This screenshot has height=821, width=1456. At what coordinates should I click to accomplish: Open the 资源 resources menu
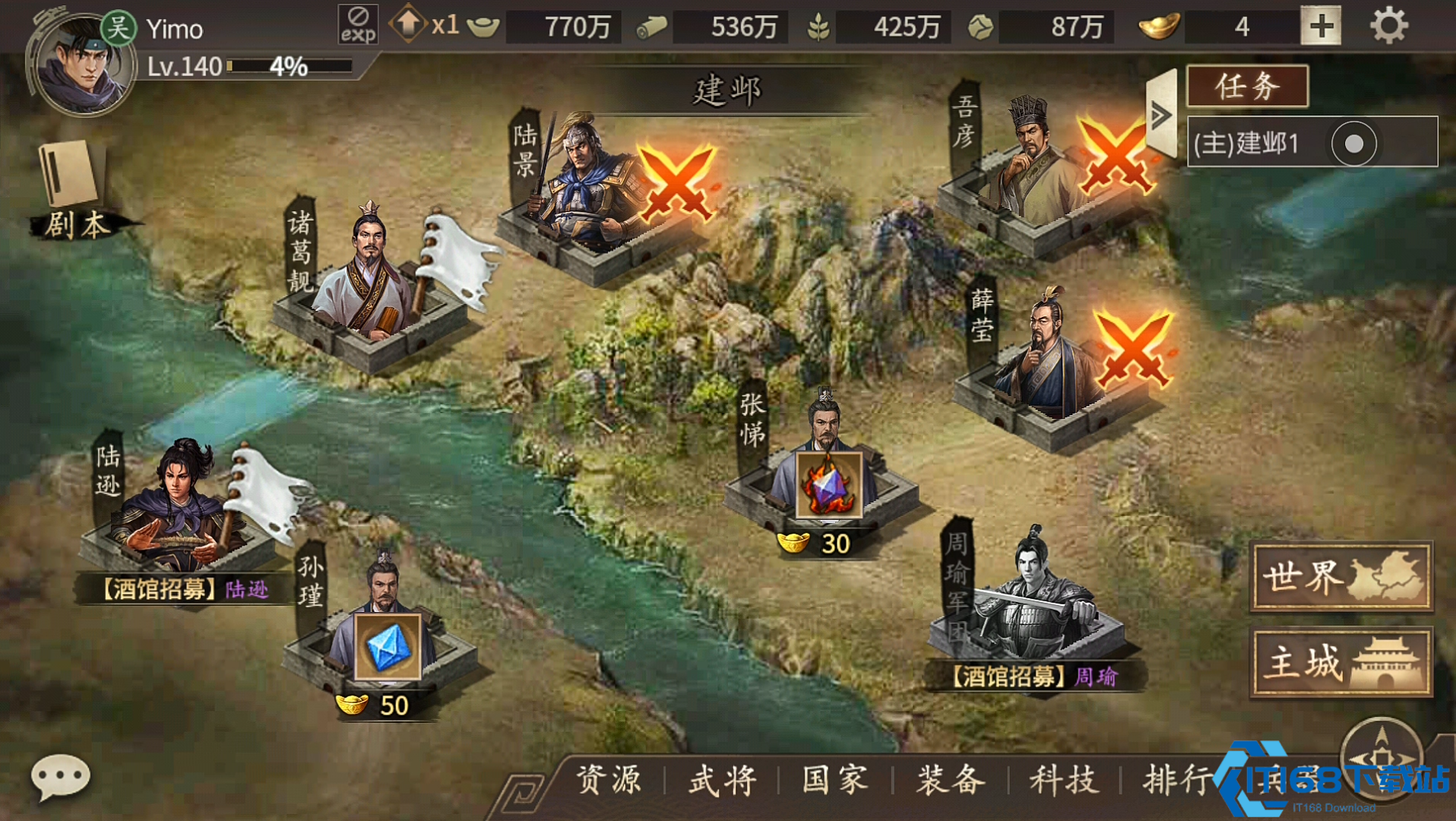pos(608,780)
